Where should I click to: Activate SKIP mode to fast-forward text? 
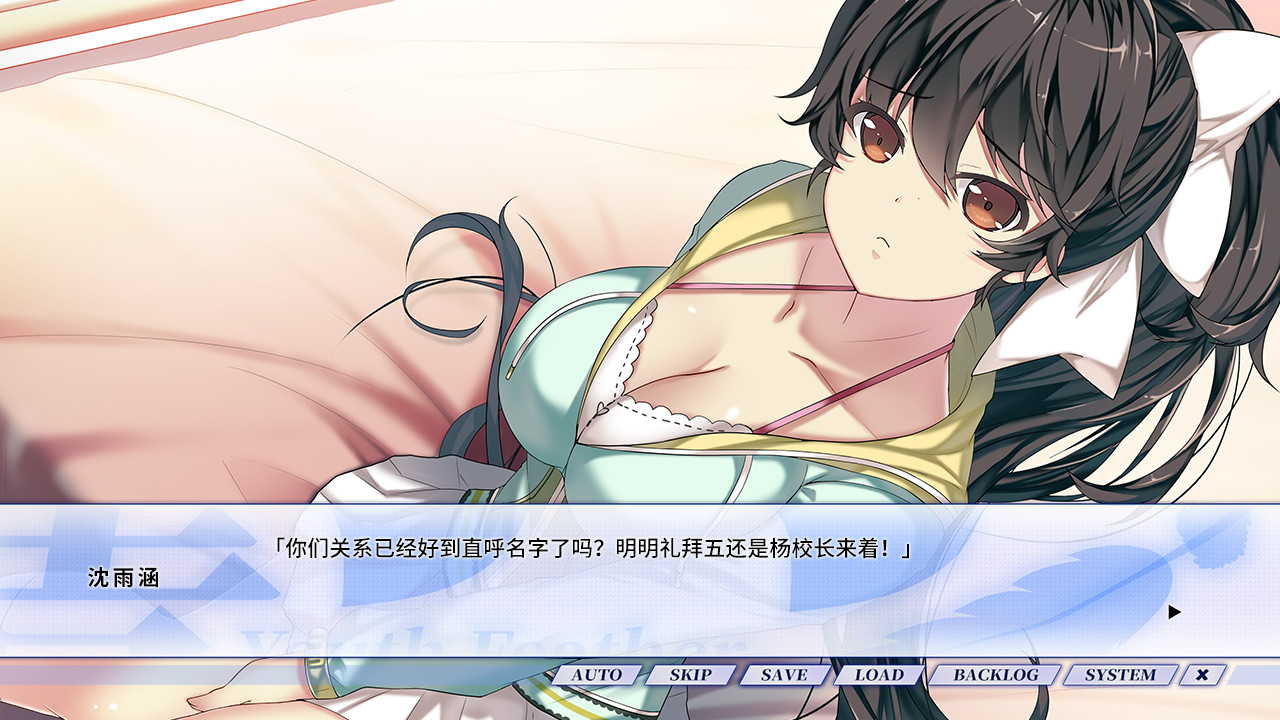tap(690, 675)
